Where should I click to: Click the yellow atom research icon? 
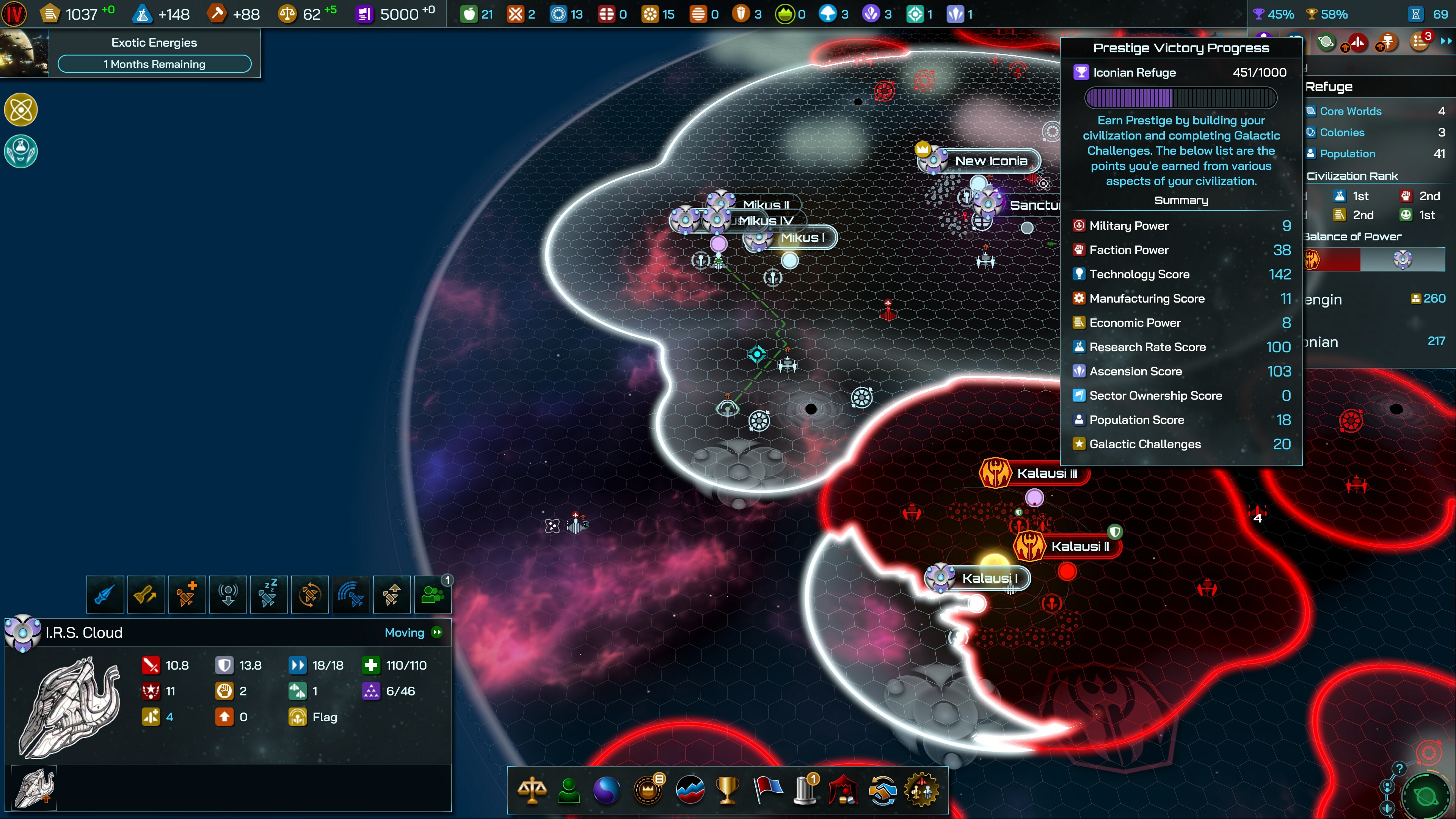21,109
